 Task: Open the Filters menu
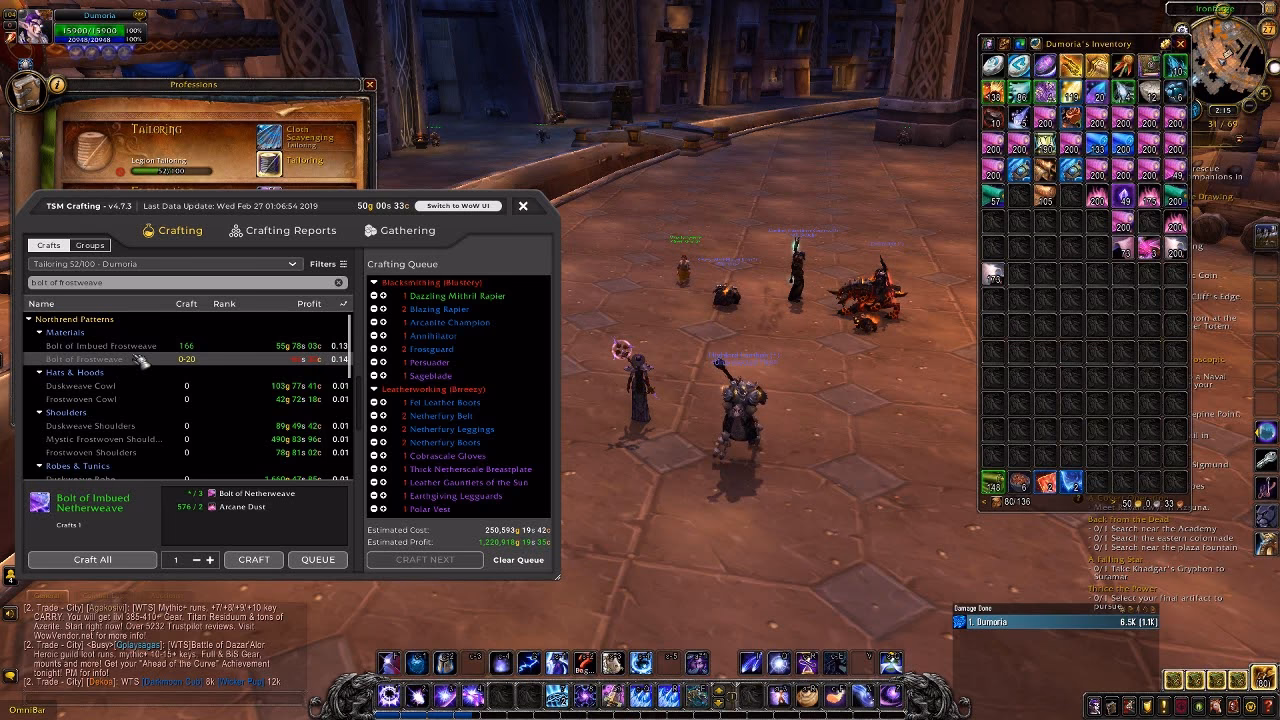pos(328,264)
